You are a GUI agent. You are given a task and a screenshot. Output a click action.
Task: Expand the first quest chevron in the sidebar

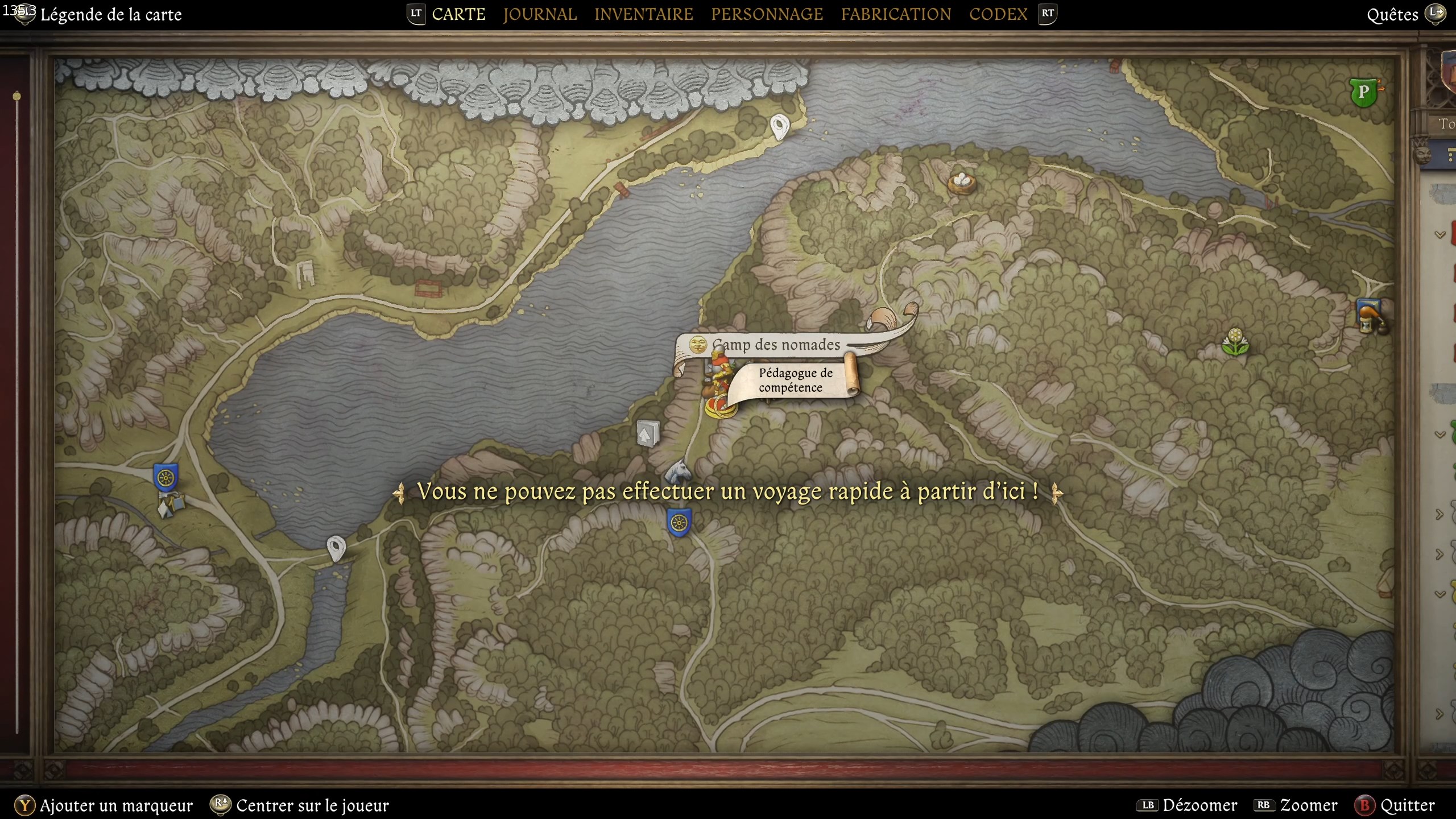coord(1439,234)
